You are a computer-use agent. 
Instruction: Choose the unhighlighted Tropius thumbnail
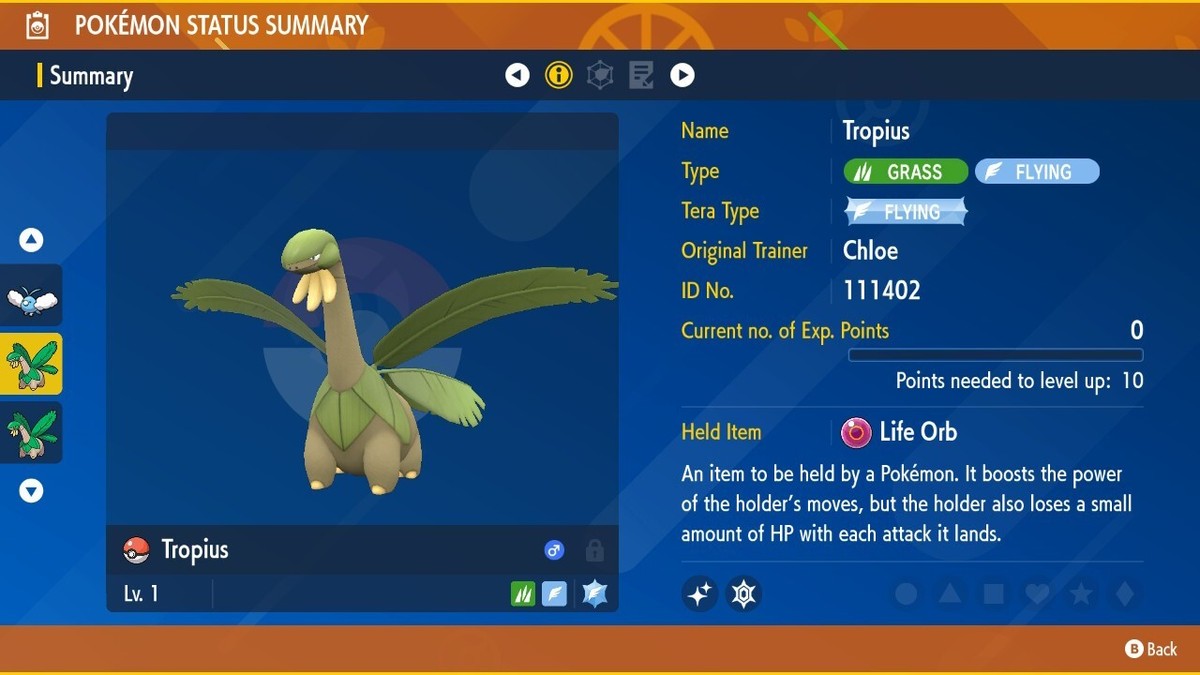point(31,432)
